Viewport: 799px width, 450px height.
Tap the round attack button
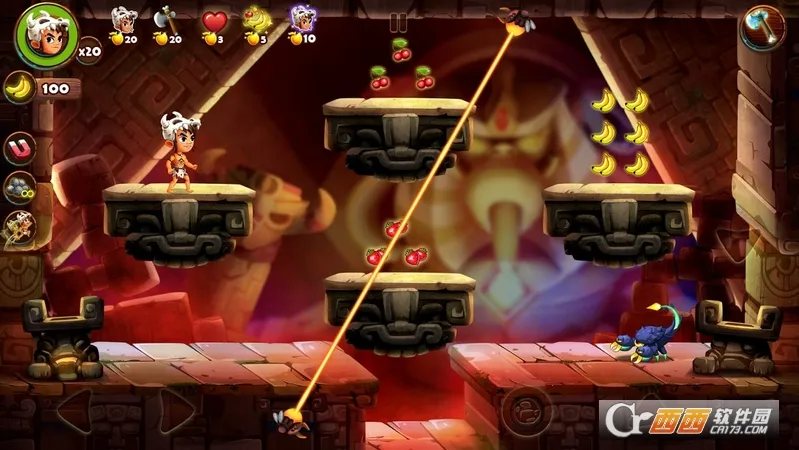pos(526,410)
